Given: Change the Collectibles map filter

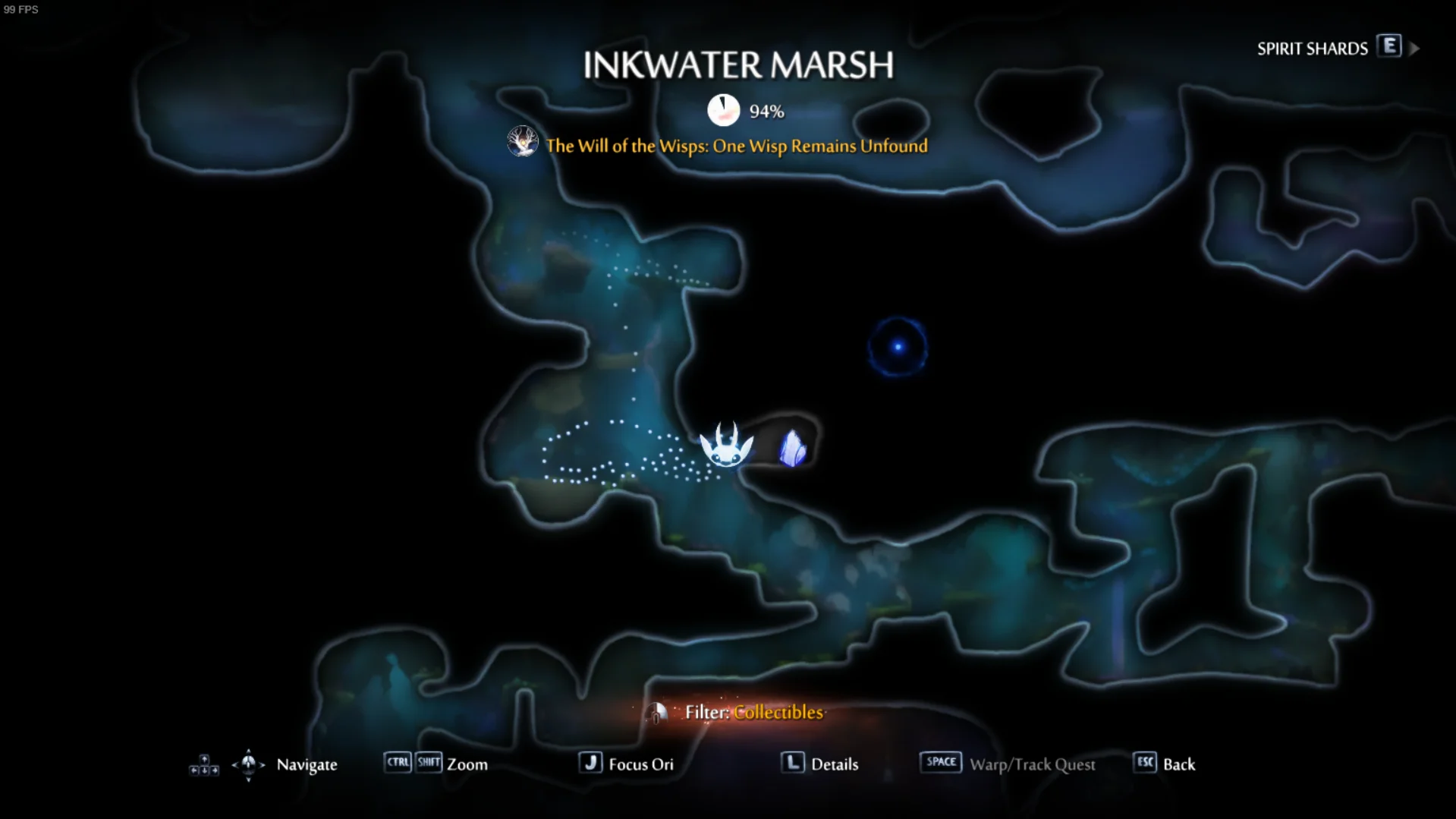Looking at the screenshot, I should click(753, 712).
